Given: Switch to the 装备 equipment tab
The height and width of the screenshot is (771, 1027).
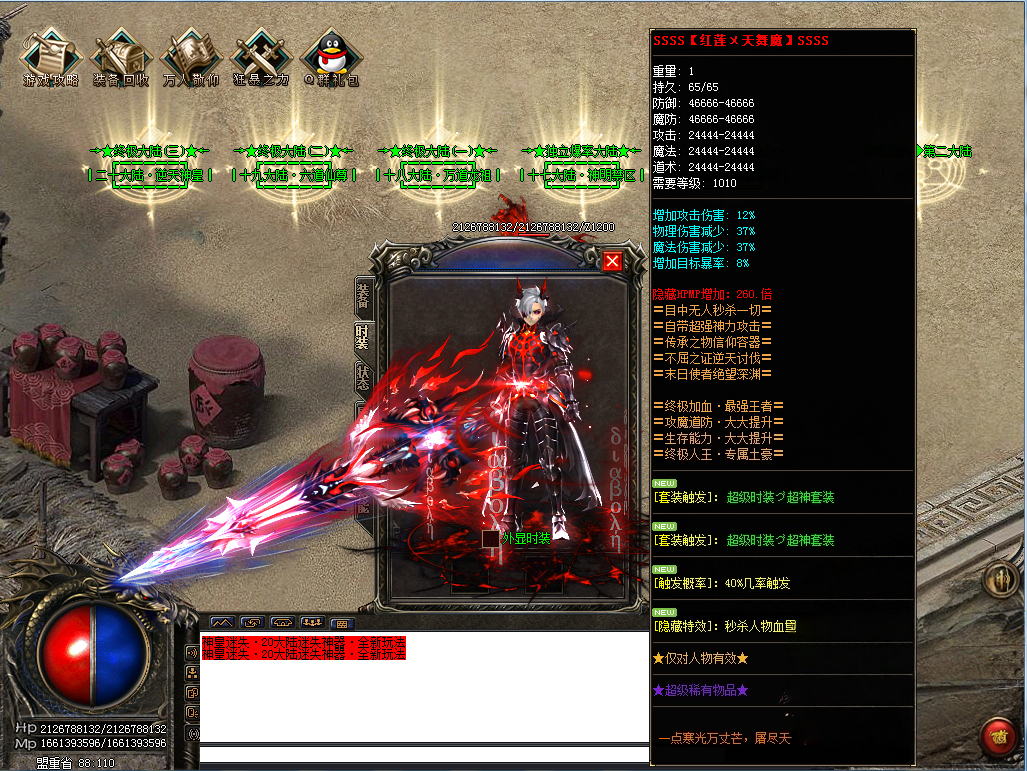Looking at the screenshot, I should (x=362, y=295).
